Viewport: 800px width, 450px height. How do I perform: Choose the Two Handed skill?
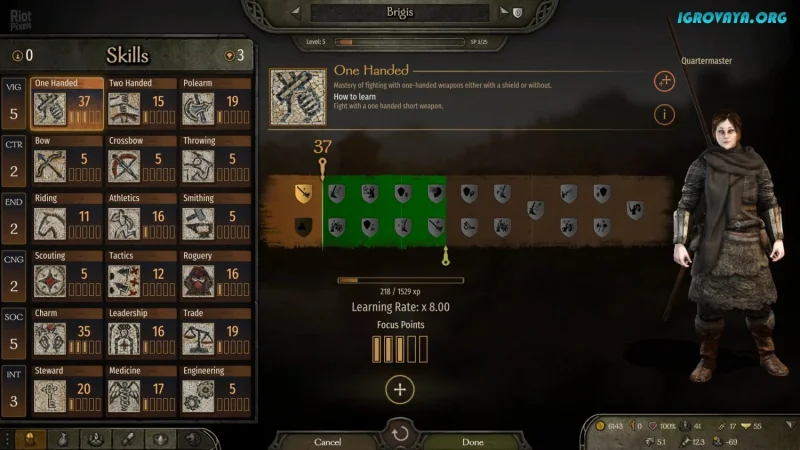[x=141, y=105]
